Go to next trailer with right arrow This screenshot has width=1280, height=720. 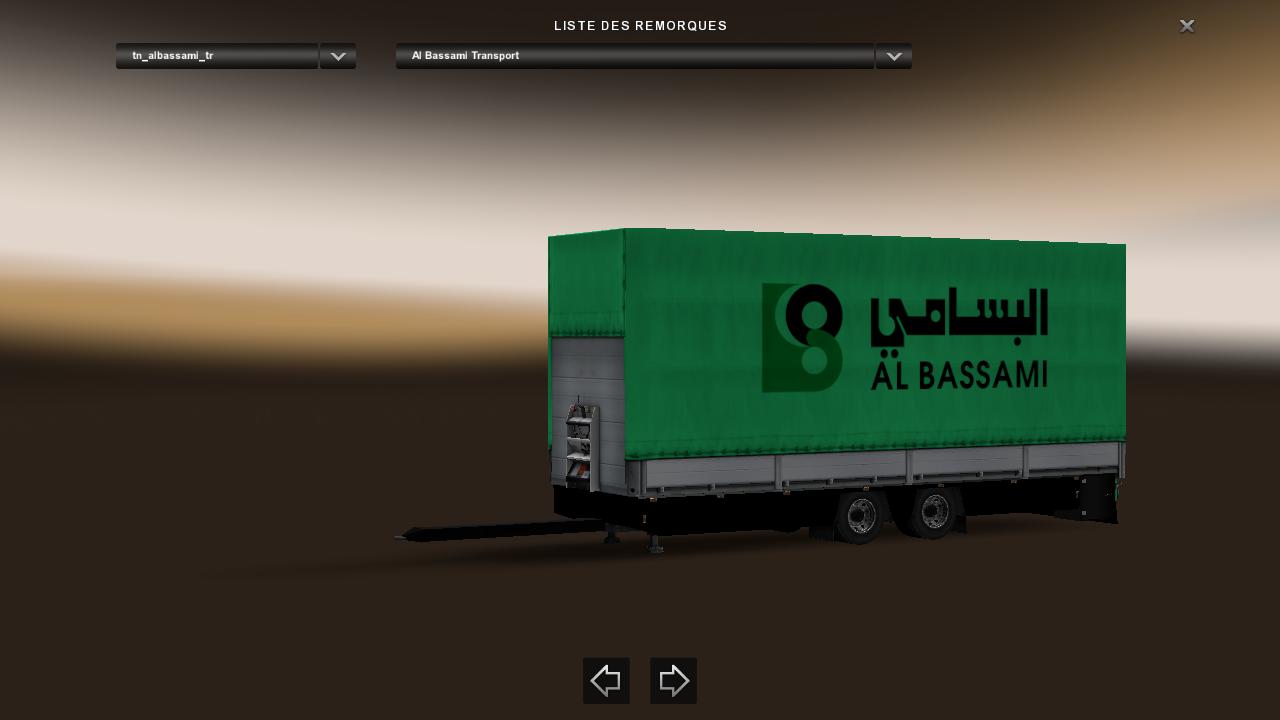pyautogui.click(x=673, y=681)
